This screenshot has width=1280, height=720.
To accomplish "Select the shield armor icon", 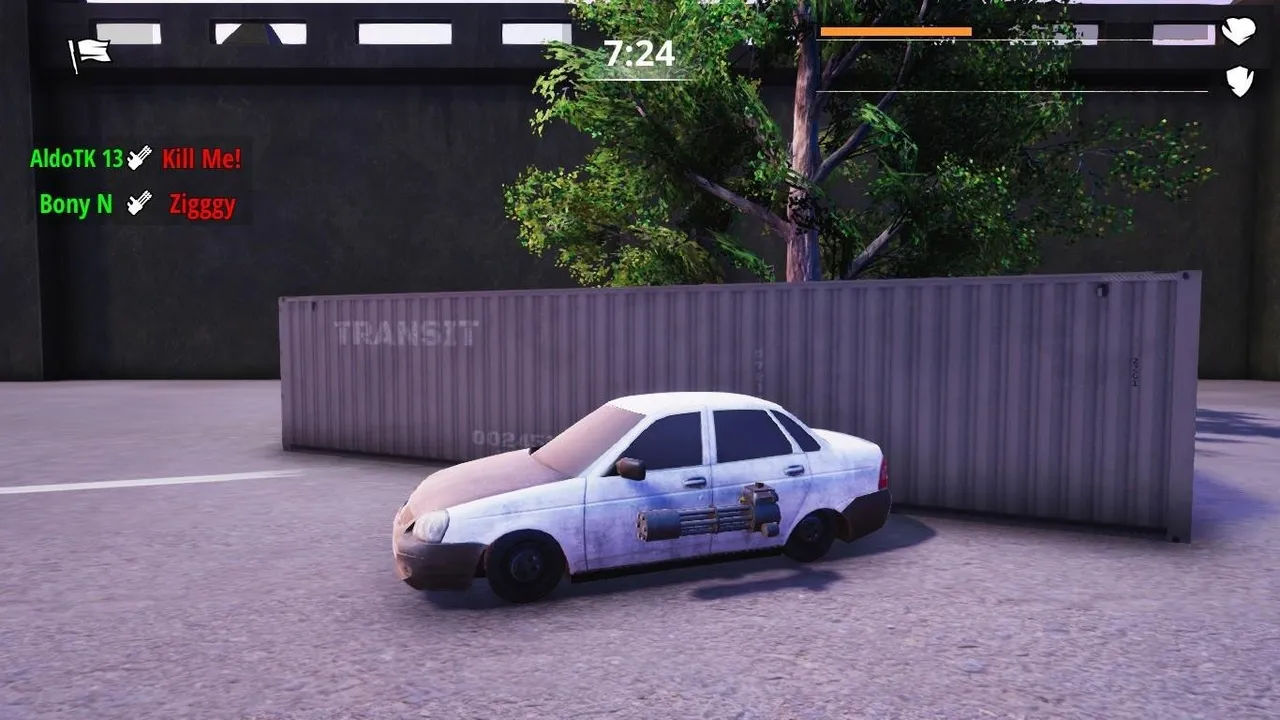I will (x=1240, y=81).
